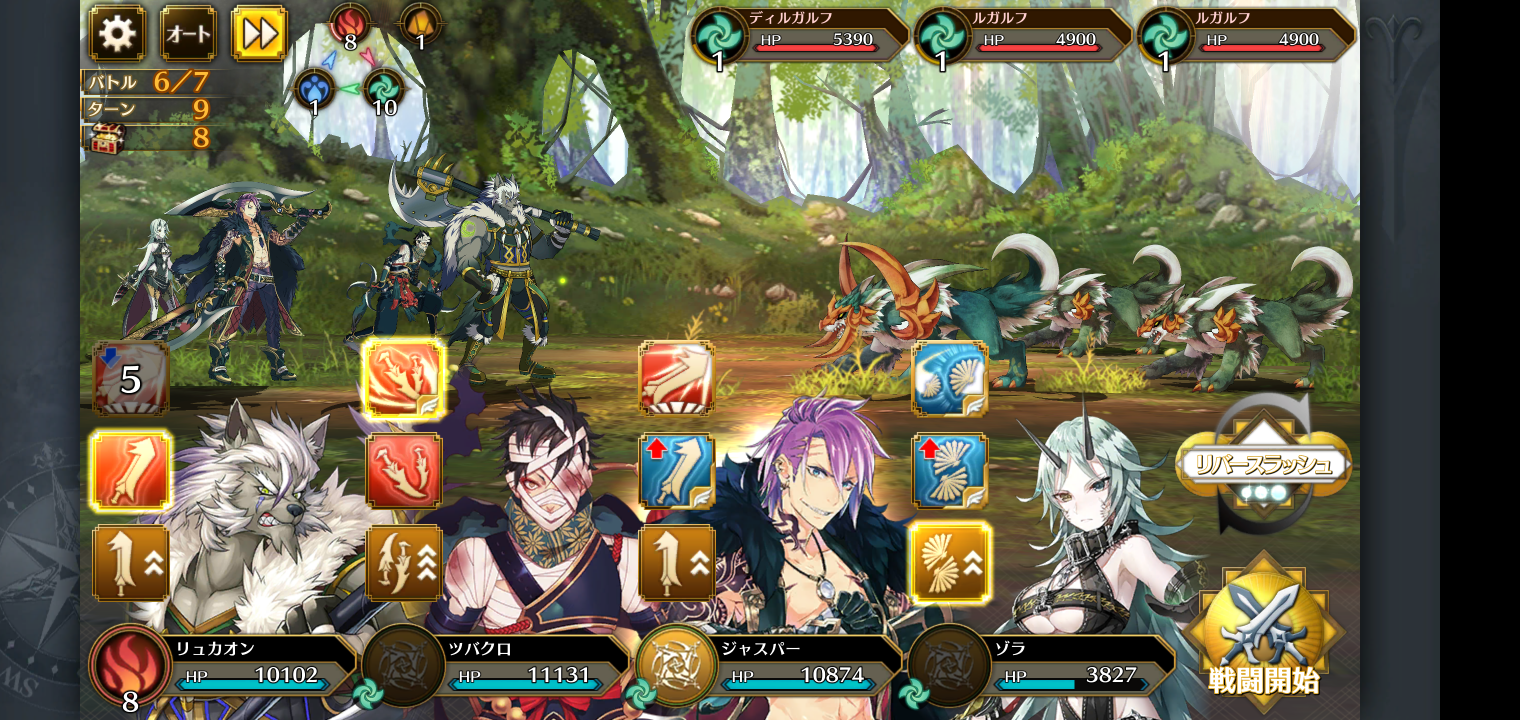Toggle the オート auto-battle button
The image size is (1520, 720).
tap(188, 34)
